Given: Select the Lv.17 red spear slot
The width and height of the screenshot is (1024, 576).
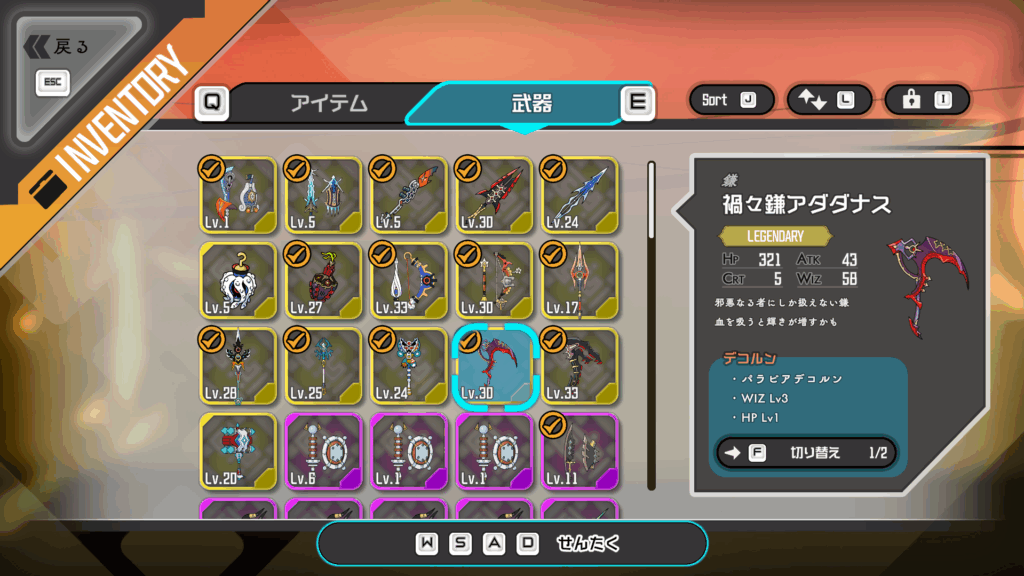Looking at the screenshot, I should [x=579, y=280].
